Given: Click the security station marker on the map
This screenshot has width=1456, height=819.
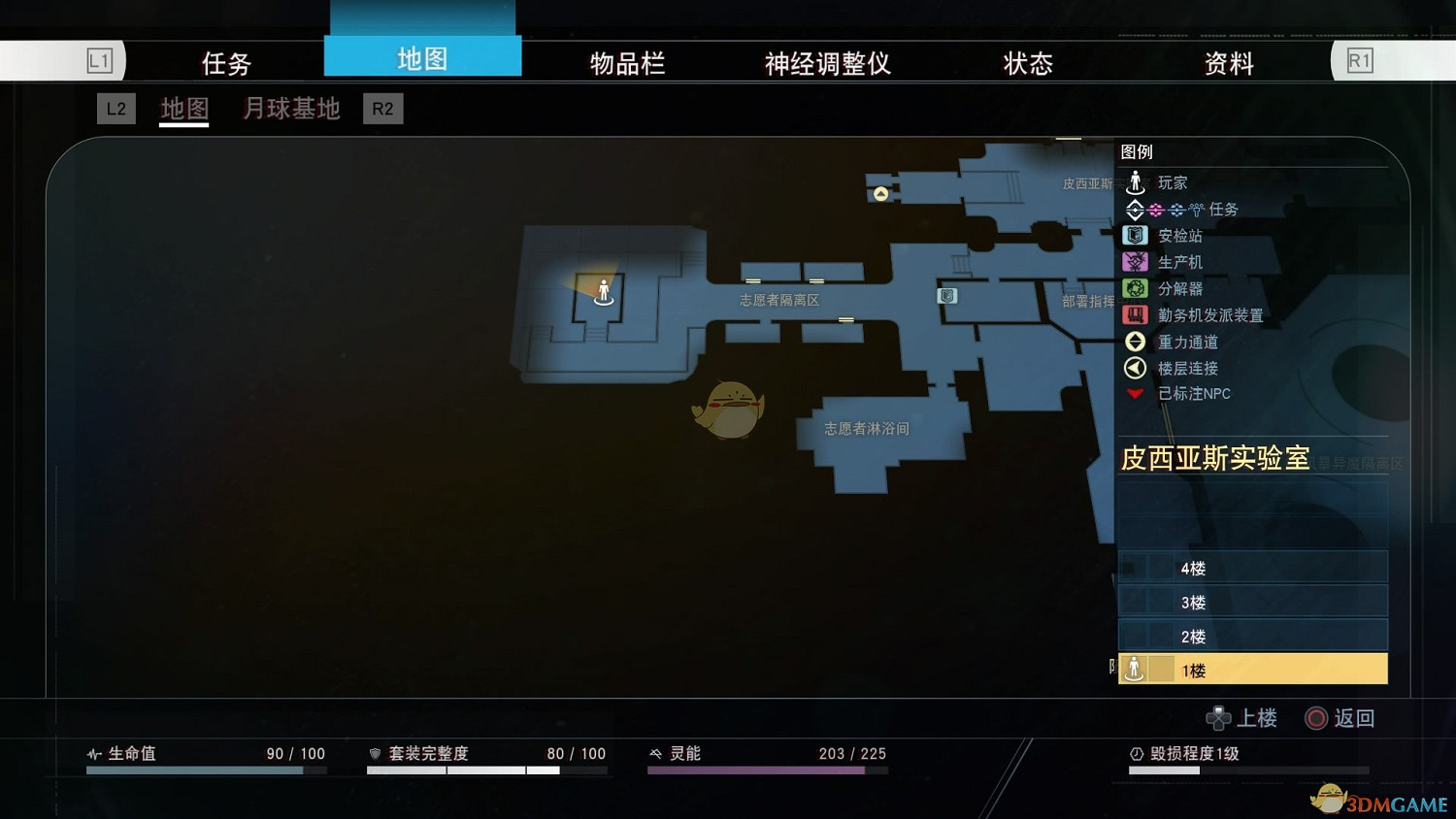Looking at the screenshot, I should click(x=946, y=296).
